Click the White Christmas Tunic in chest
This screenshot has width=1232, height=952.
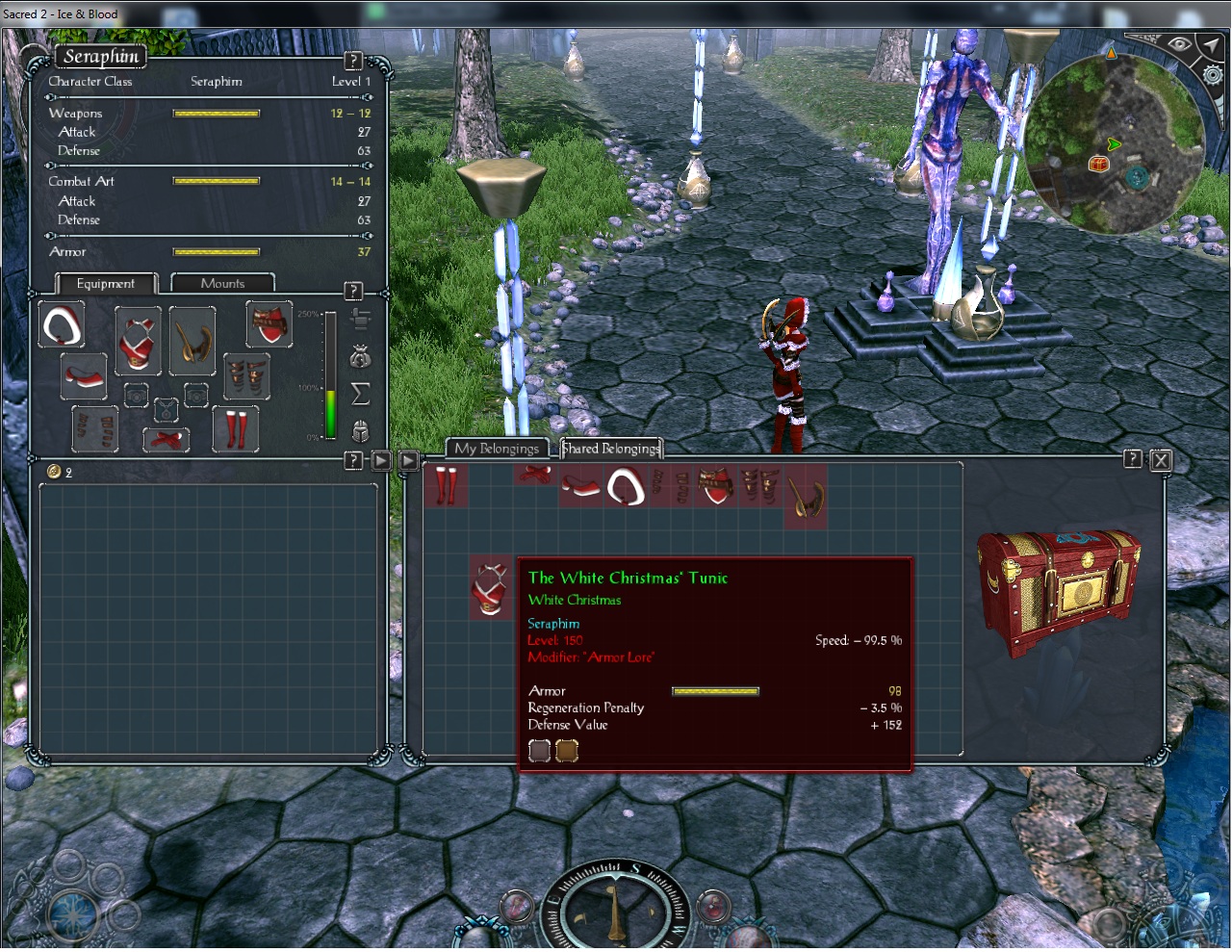point(491,587)
